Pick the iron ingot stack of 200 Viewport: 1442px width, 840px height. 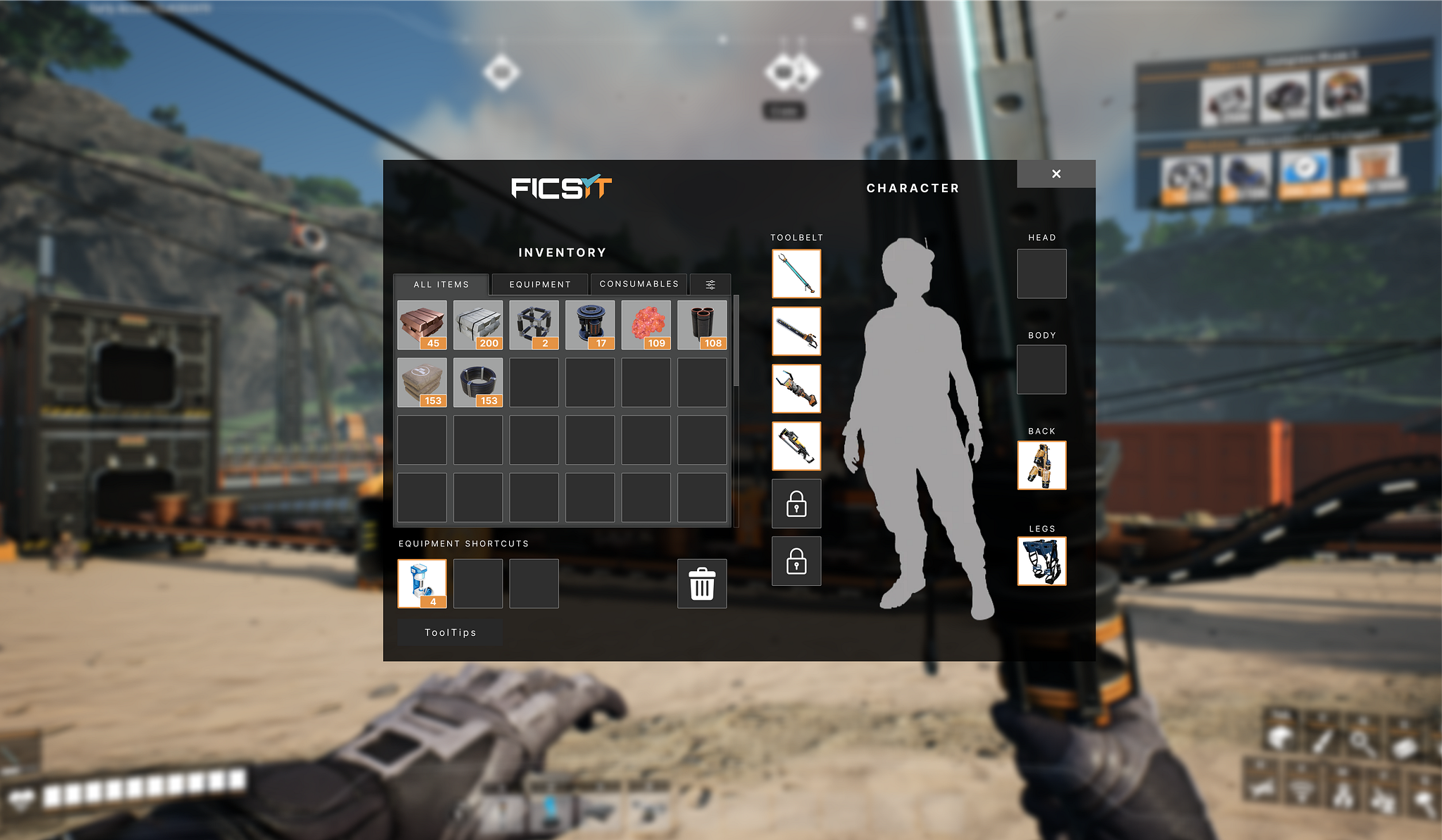[x=478, y=325]
